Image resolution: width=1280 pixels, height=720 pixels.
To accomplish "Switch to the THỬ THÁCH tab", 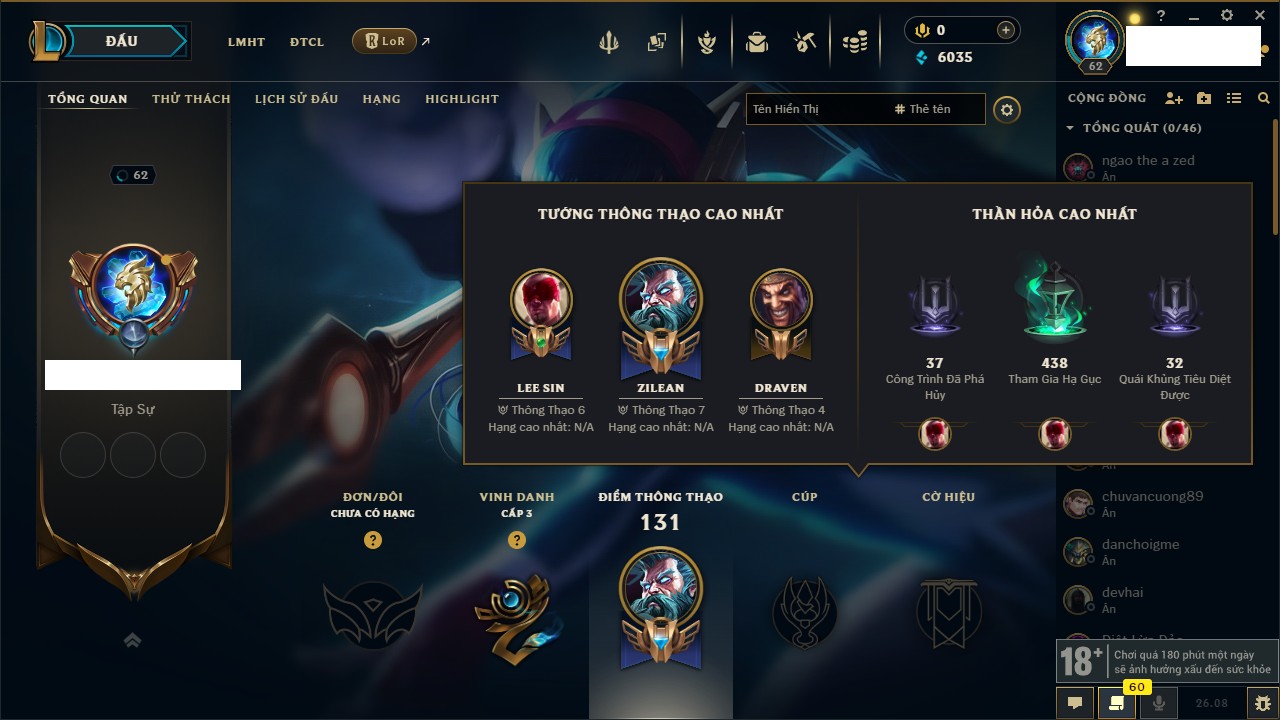I will pyautogui.click(x=191, y=99).
